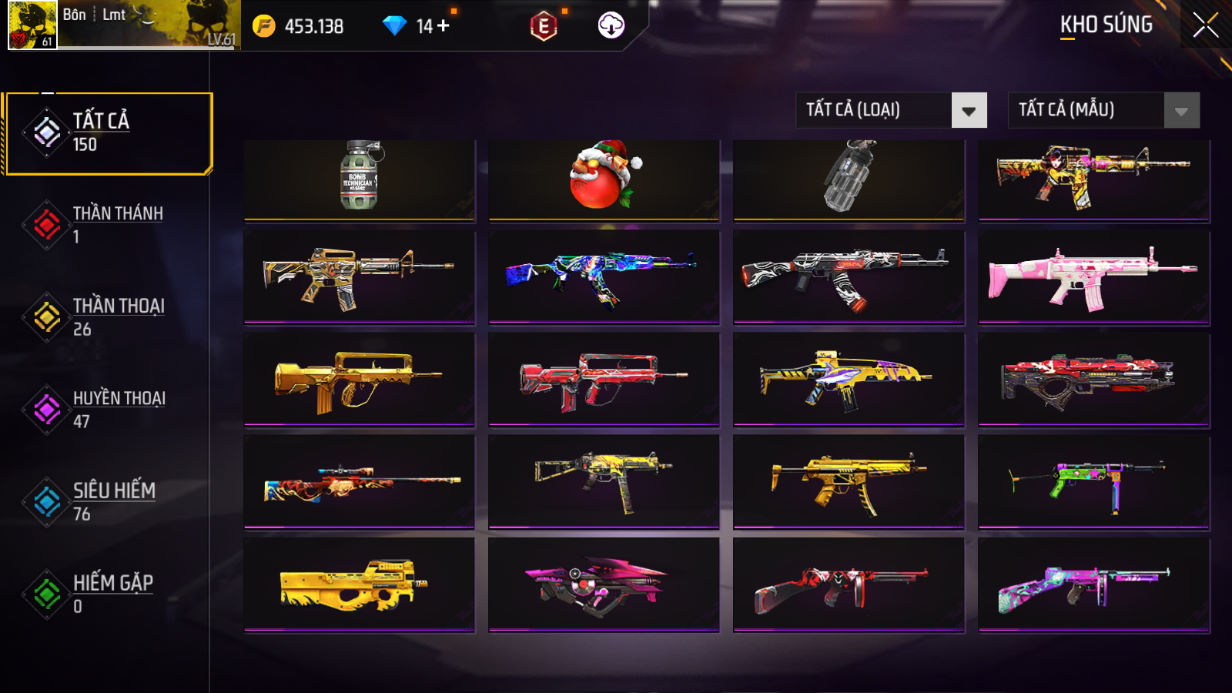Viewport: 1232px width, 693px height.
Task: Select the golden P90 skin
Action: point(358,584)
